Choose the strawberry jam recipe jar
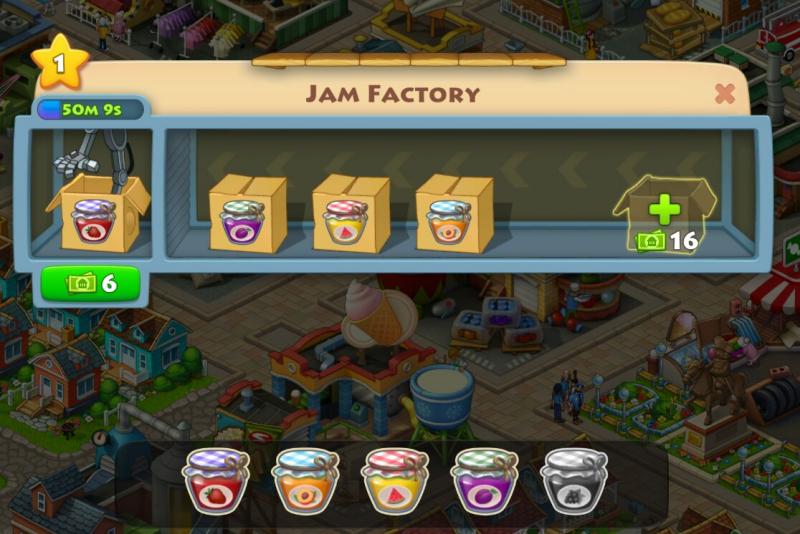Screen dimensions: 800x534 pos(215,480)
